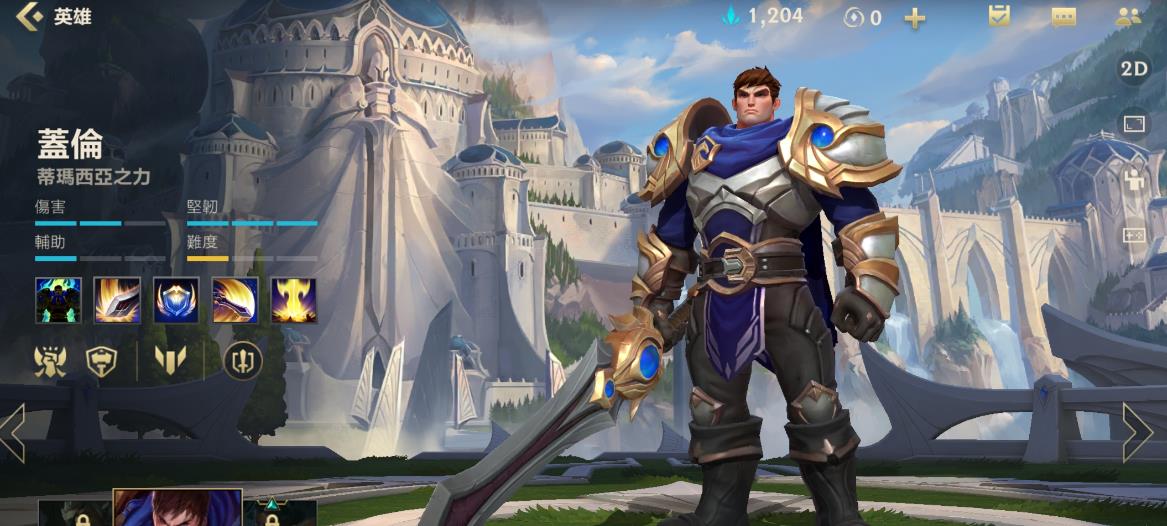Show the next champion with right arrow
The height and width of the screenshot is (526, 1167).
tap(1137, 433)
